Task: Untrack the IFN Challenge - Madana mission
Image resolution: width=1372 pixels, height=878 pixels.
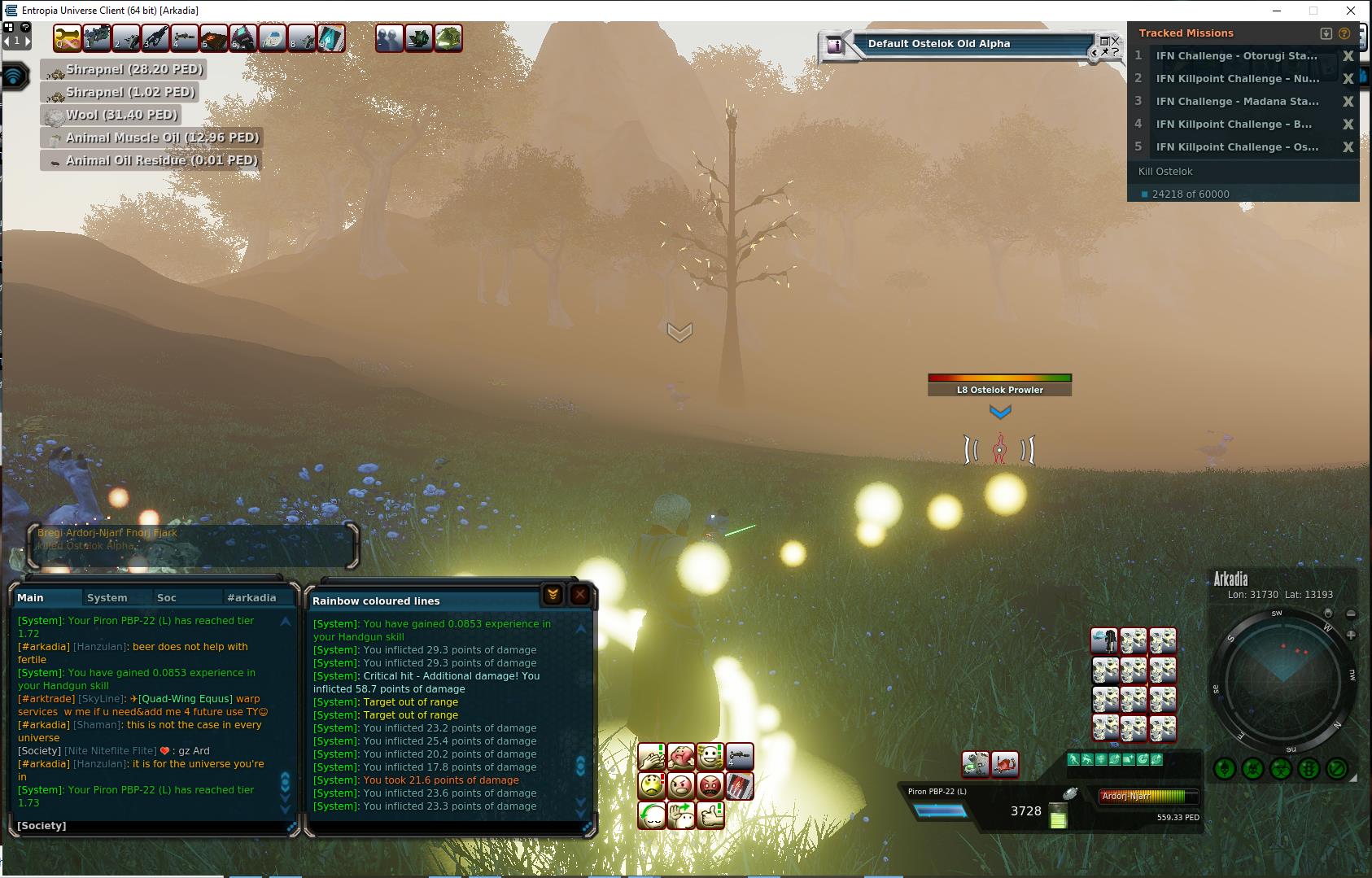Action: click(x=1348, y=102)
